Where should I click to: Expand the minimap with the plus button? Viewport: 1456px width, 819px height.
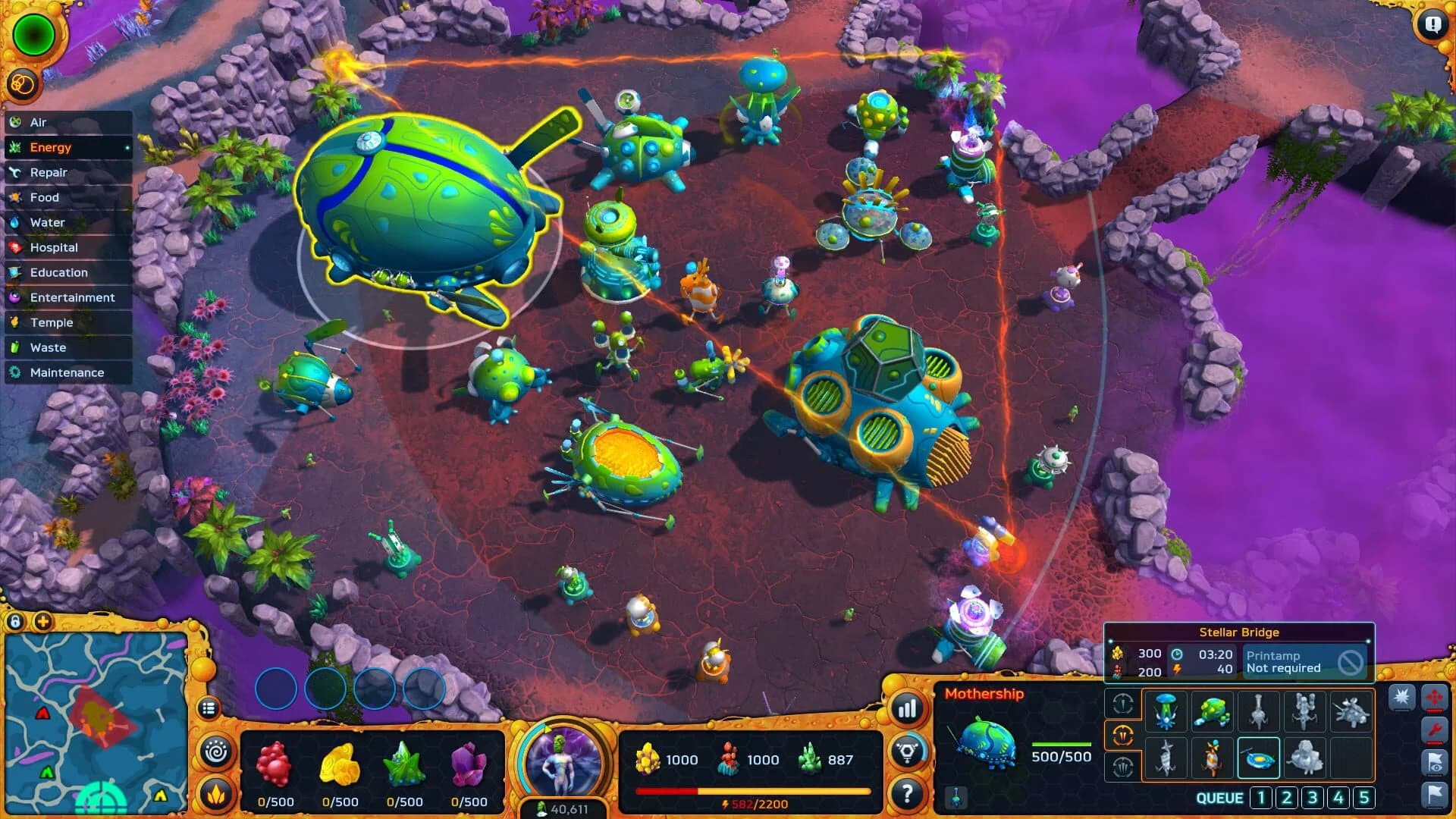click(x=42, y=621)
